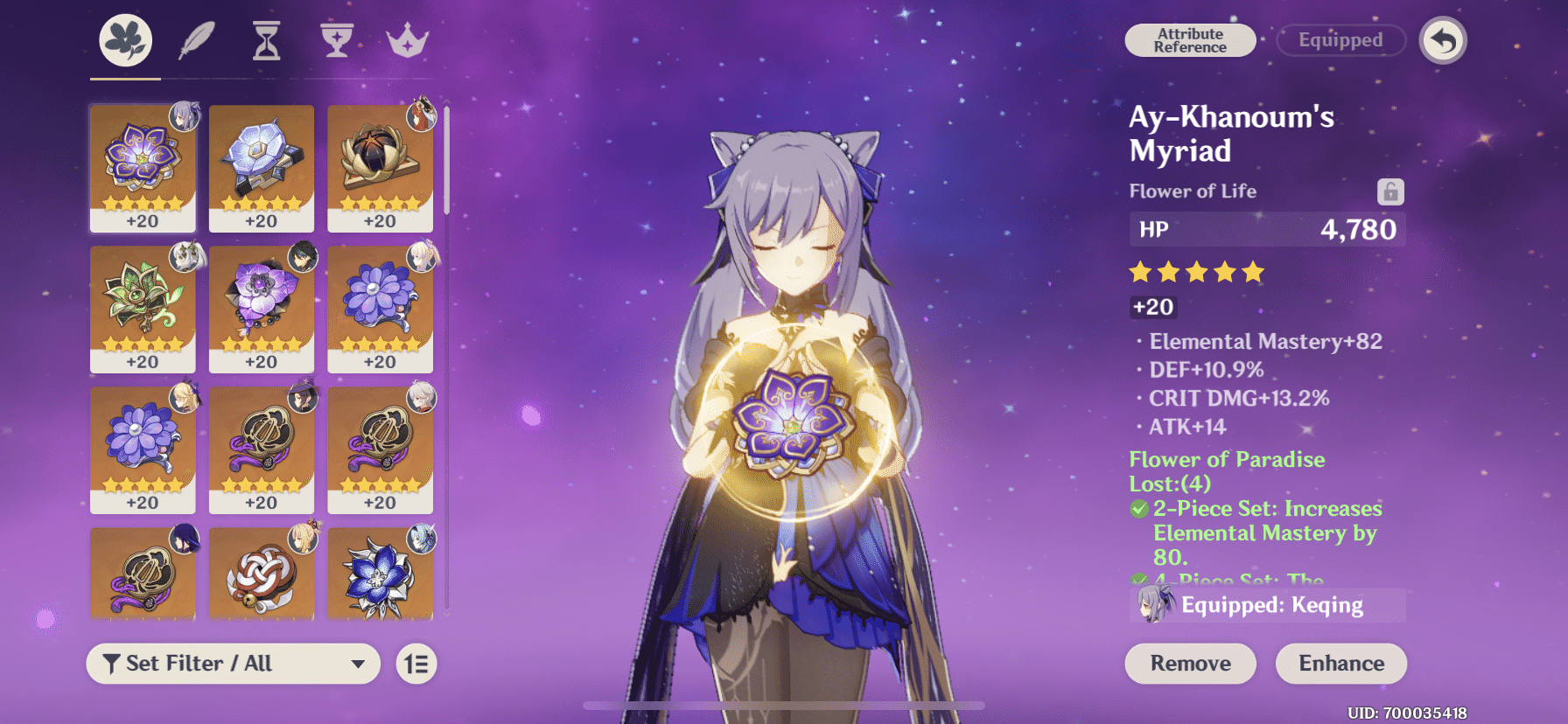
Task: Select the blue Glacier flower artifact thumbnail
Action: (381, 573)
